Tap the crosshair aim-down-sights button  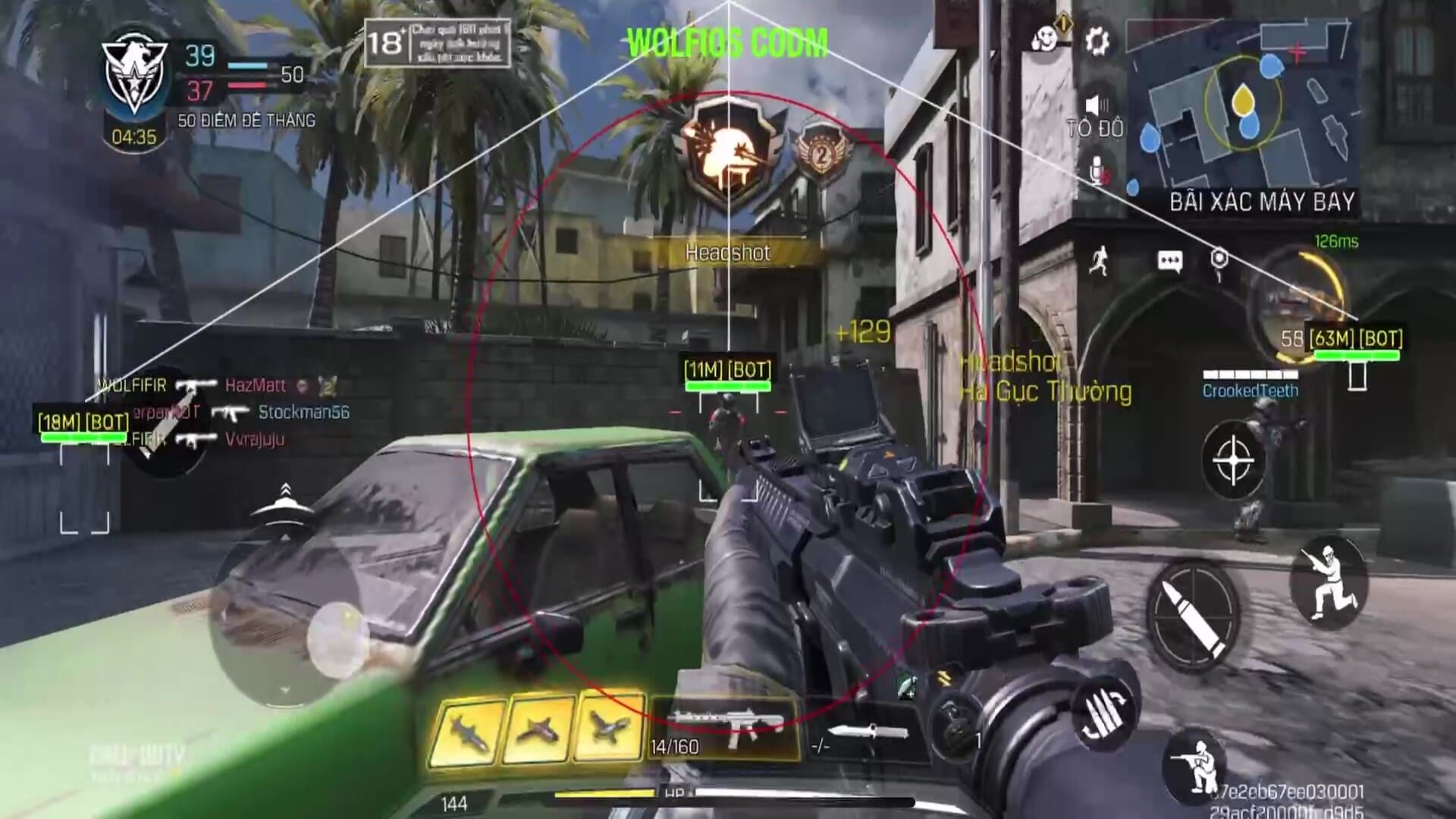(1232, 460)
